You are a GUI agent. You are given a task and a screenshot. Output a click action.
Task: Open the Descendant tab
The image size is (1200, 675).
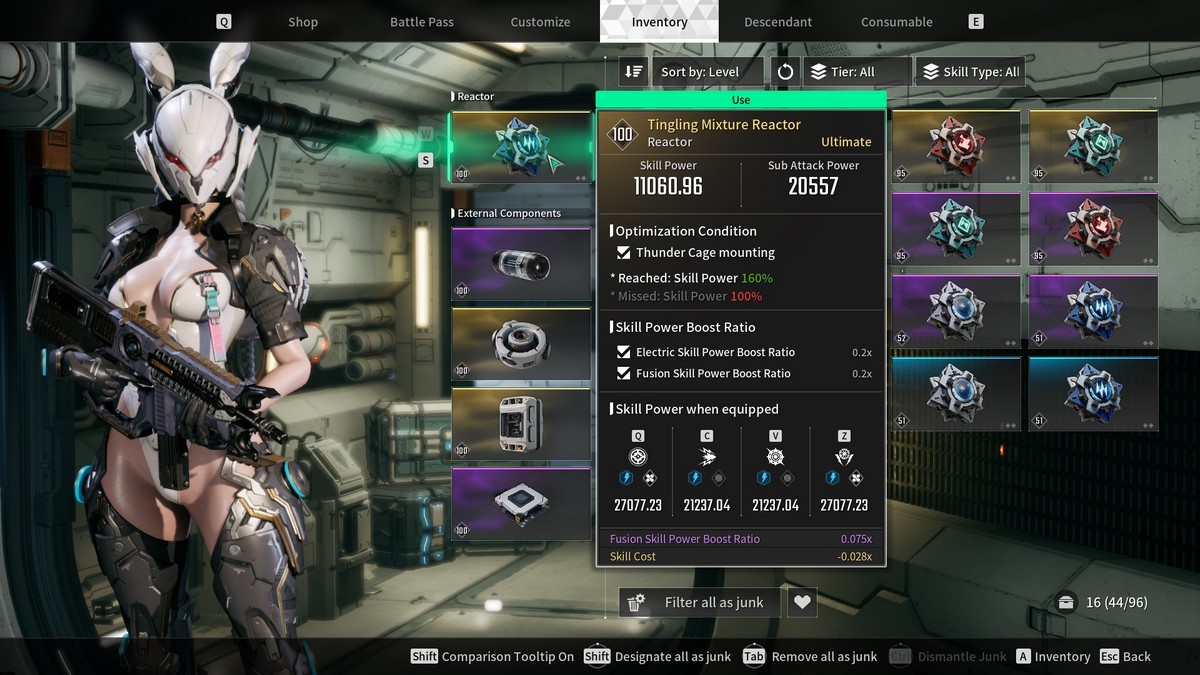(778, 22)
